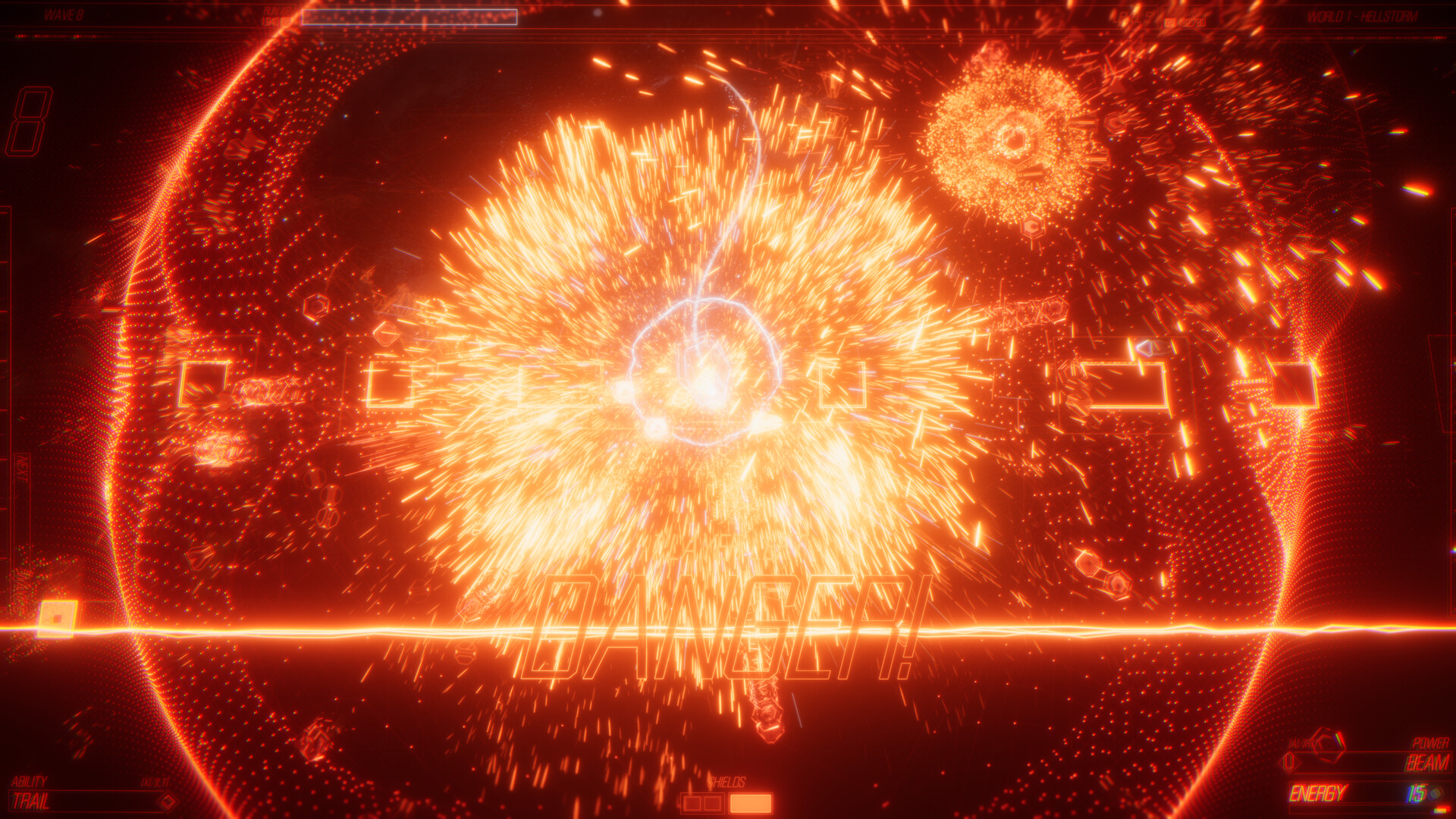Viewport: 1456px width, 819px height.
Task: Open the WORLD 1 - HELLSTORM title label
Action: [1357, 17]
